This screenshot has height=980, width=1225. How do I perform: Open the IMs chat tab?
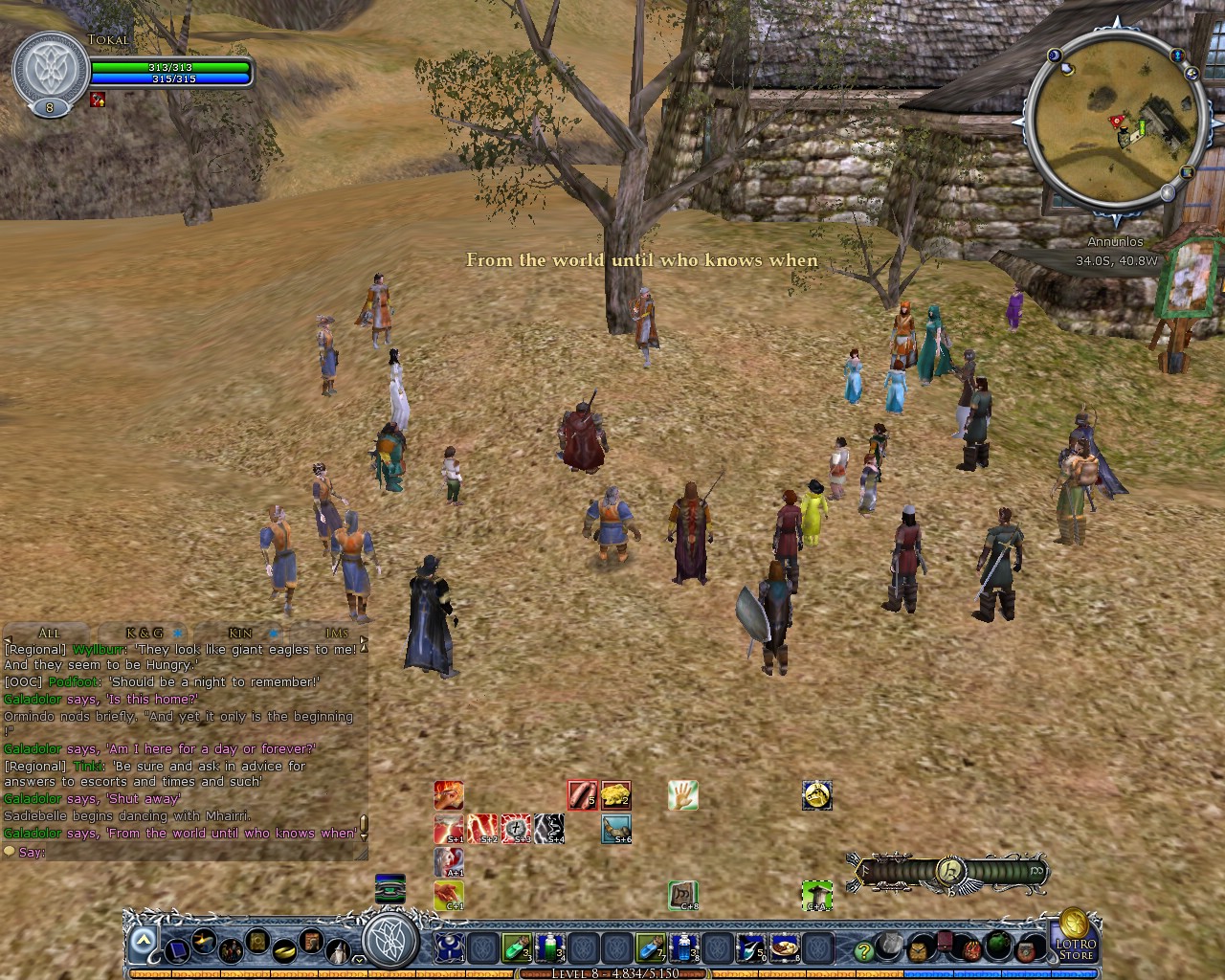(x=335, y=633)
